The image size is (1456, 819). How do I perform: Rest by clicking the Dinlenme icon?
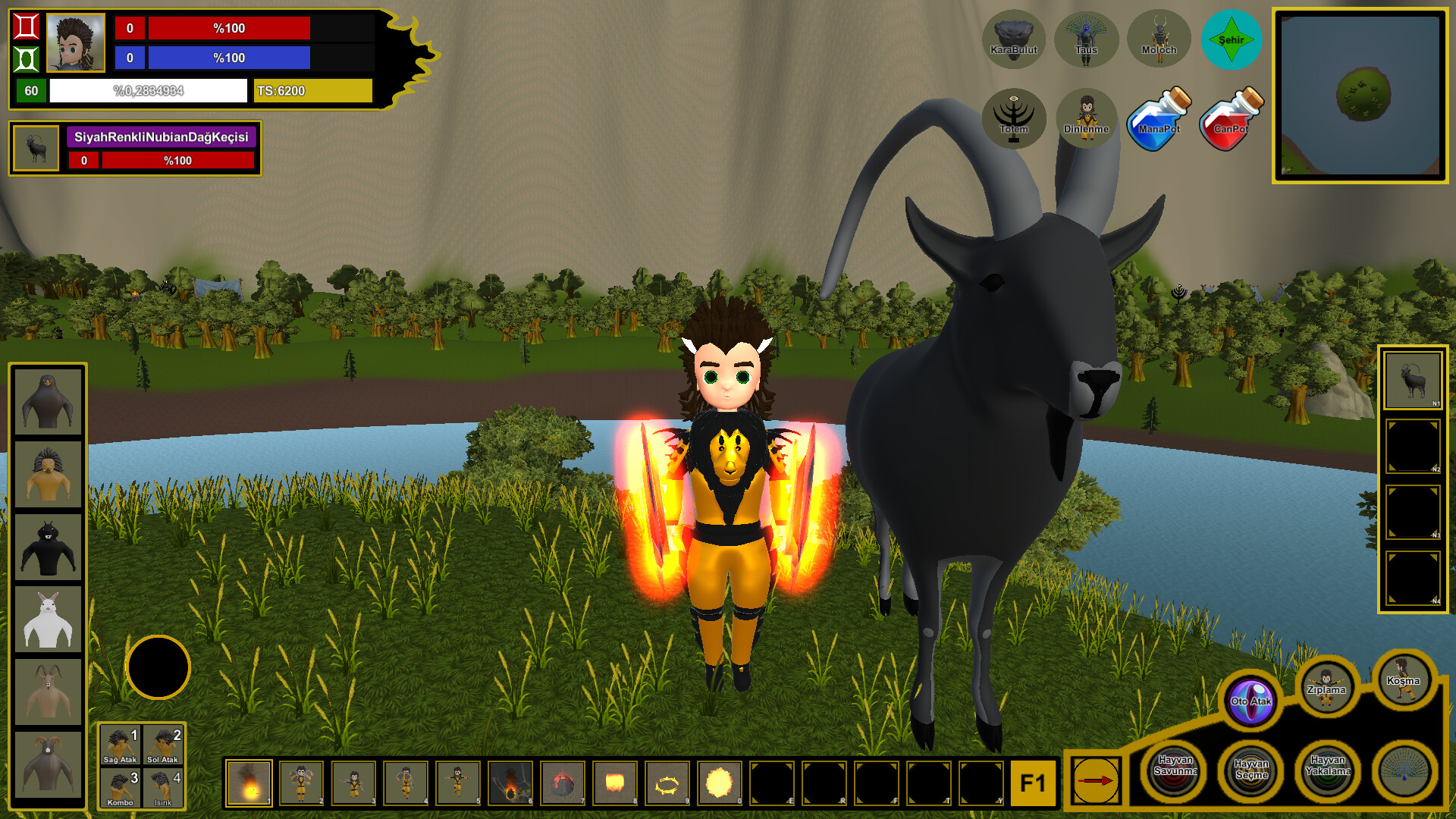pos(1087,118)
